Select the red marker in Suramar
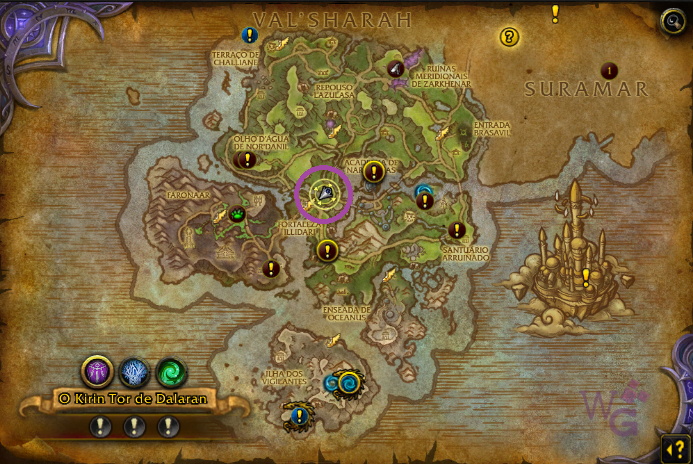The height and width of the screenshot is (464, 693). pos(610,70)
